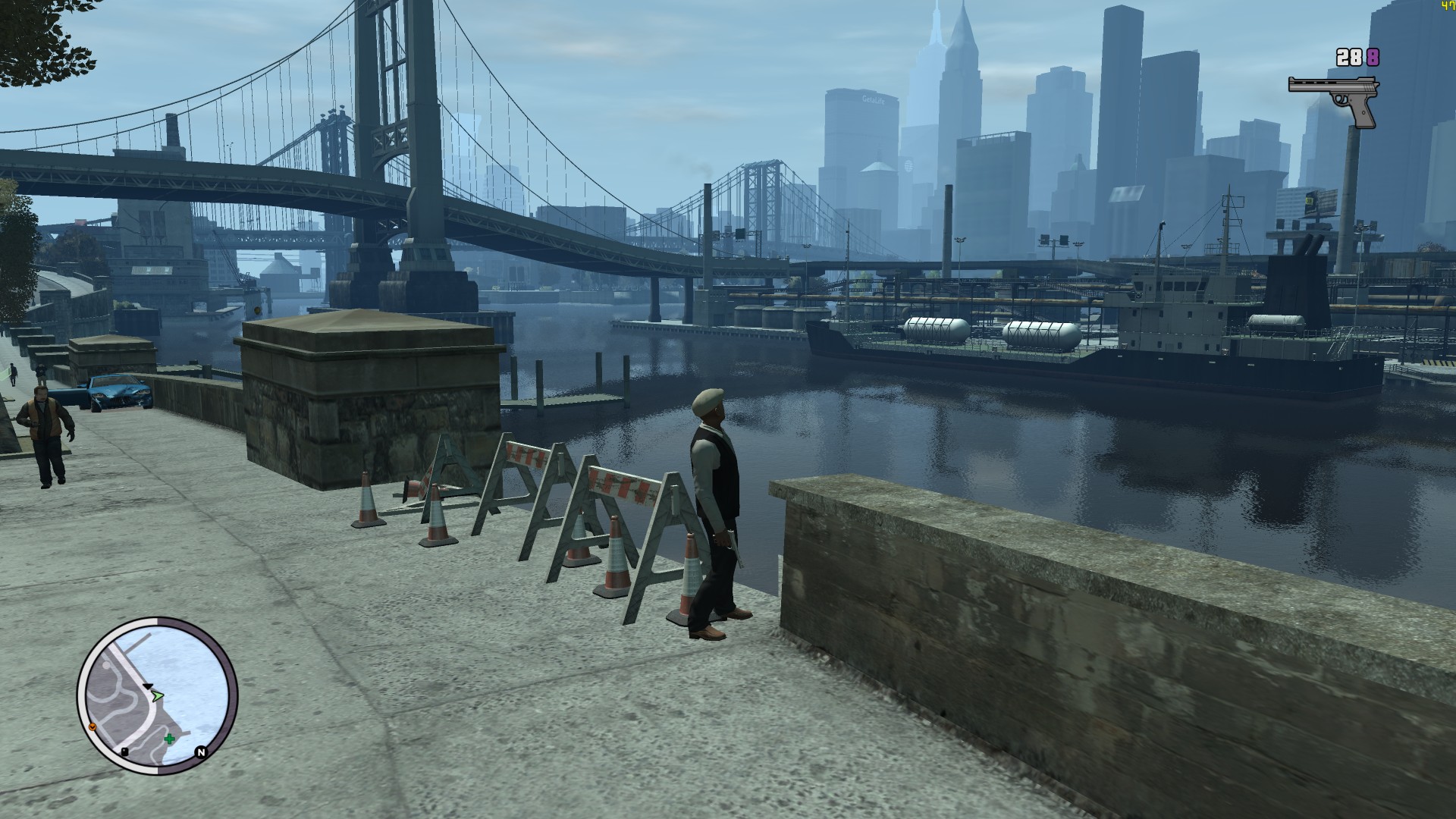Screen dimensions: 1456x819
Task: Click the green cross health marker on the minimap
Action: [170, 739]
